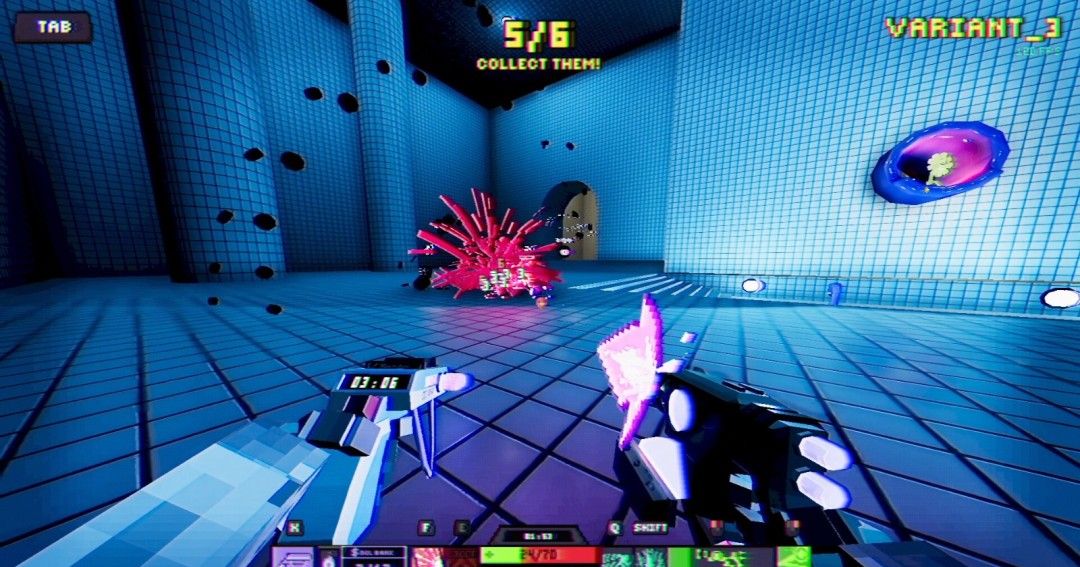Viewport: 1080px width, 567px height.
Task: Open the Soul Bank panel
Action: point(373,557)
